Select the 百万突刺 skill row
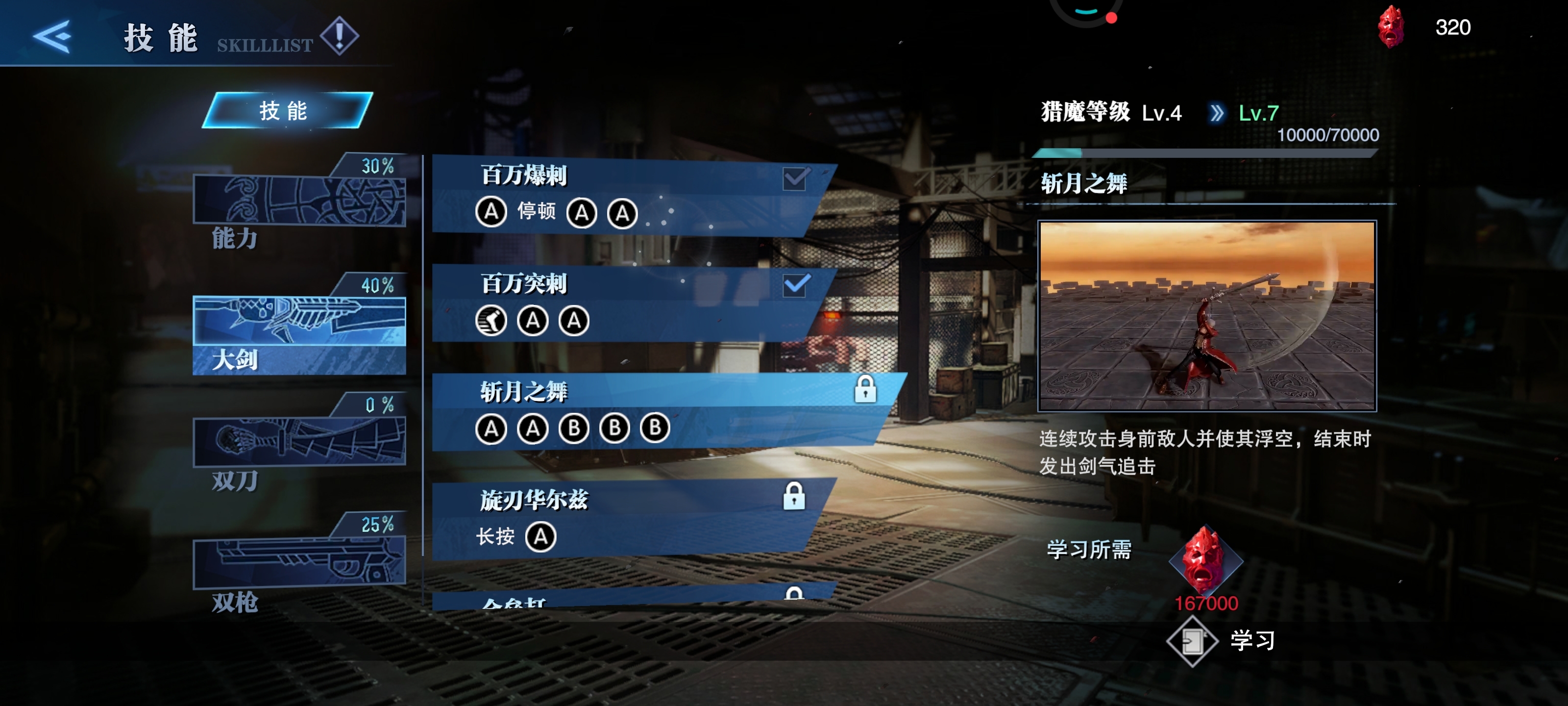1568x706 pixels. (627, 303)
